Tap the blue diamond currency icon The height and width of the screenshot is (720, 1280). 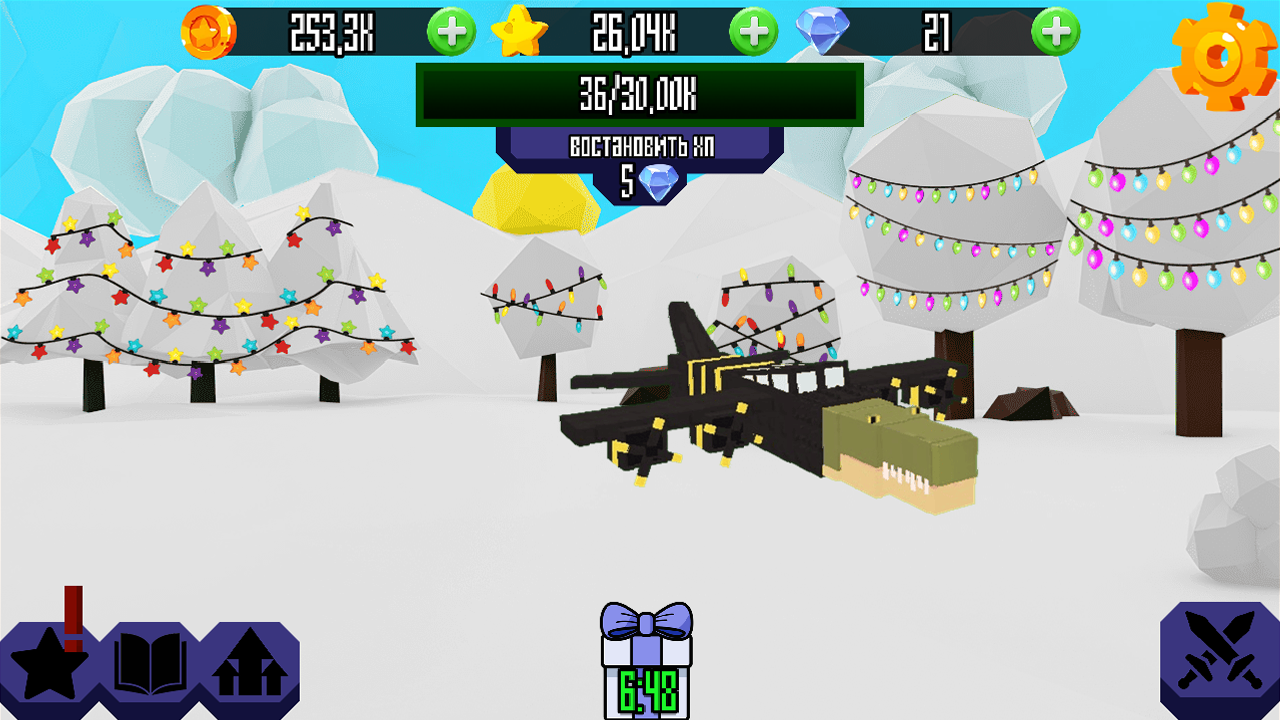coord(822,29)
